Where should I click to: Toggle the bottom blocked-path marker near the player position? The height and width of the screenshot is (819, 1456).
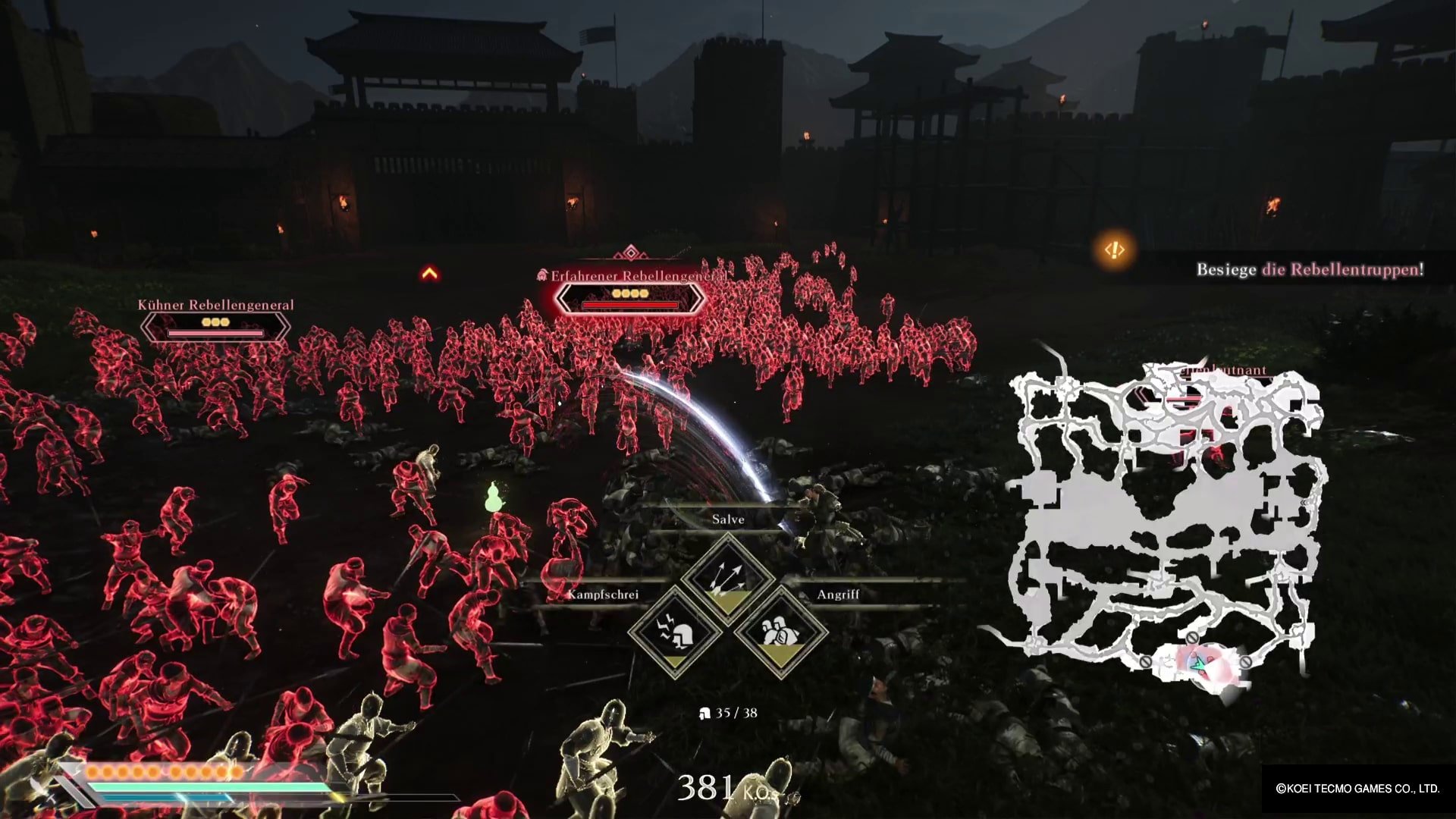pyautogui.click(x=1192, y=637)
